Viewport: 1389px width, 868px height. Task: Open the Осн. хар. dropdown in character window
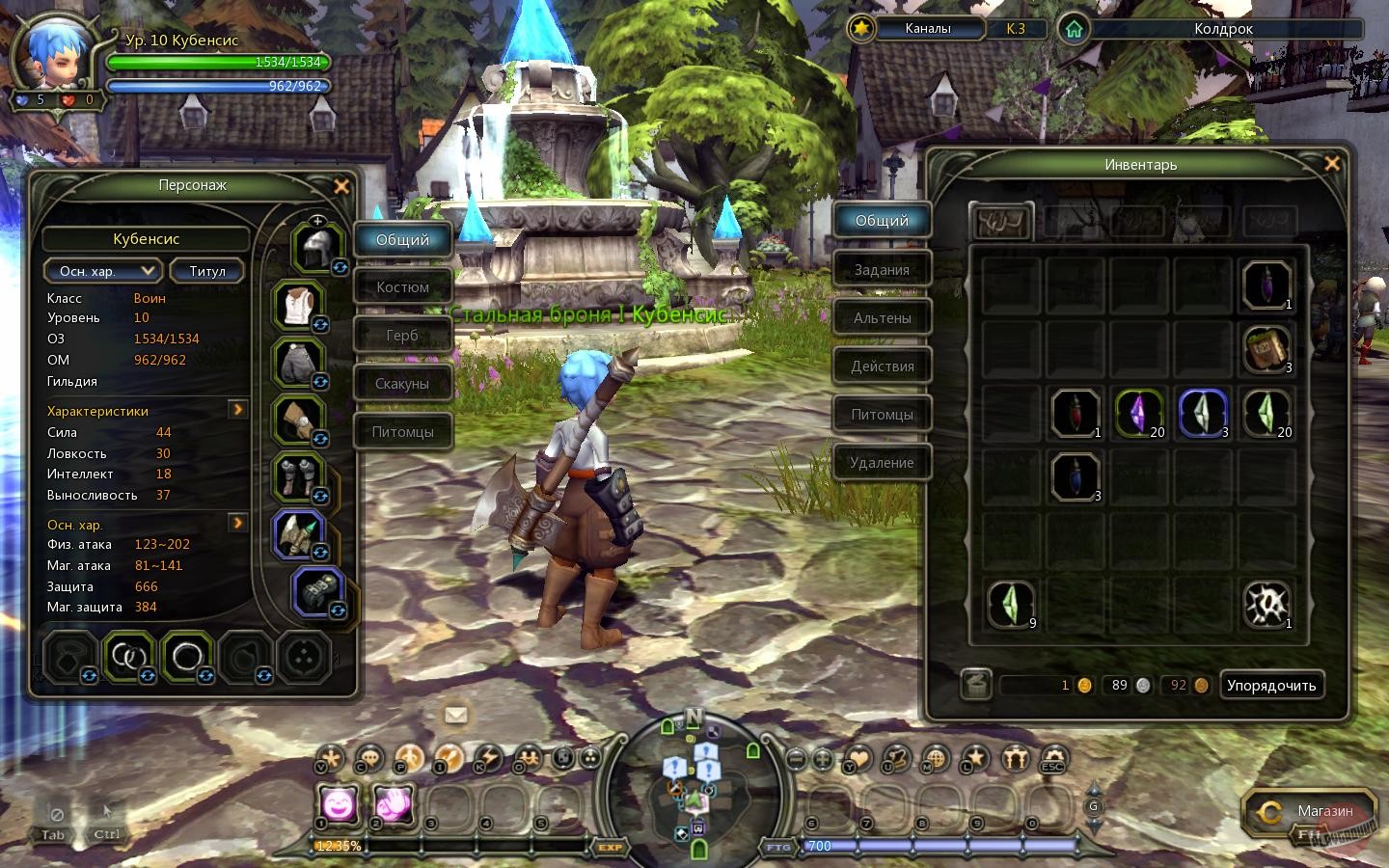click(x=102, y=271)
